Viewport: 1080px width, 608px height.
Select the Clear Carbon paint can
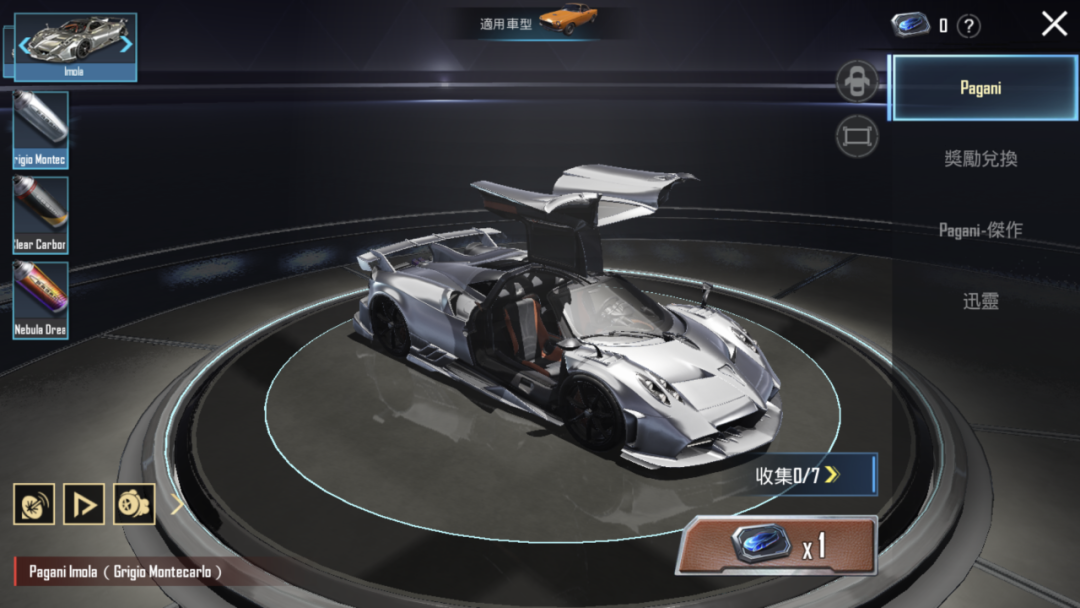coord(41,214)
